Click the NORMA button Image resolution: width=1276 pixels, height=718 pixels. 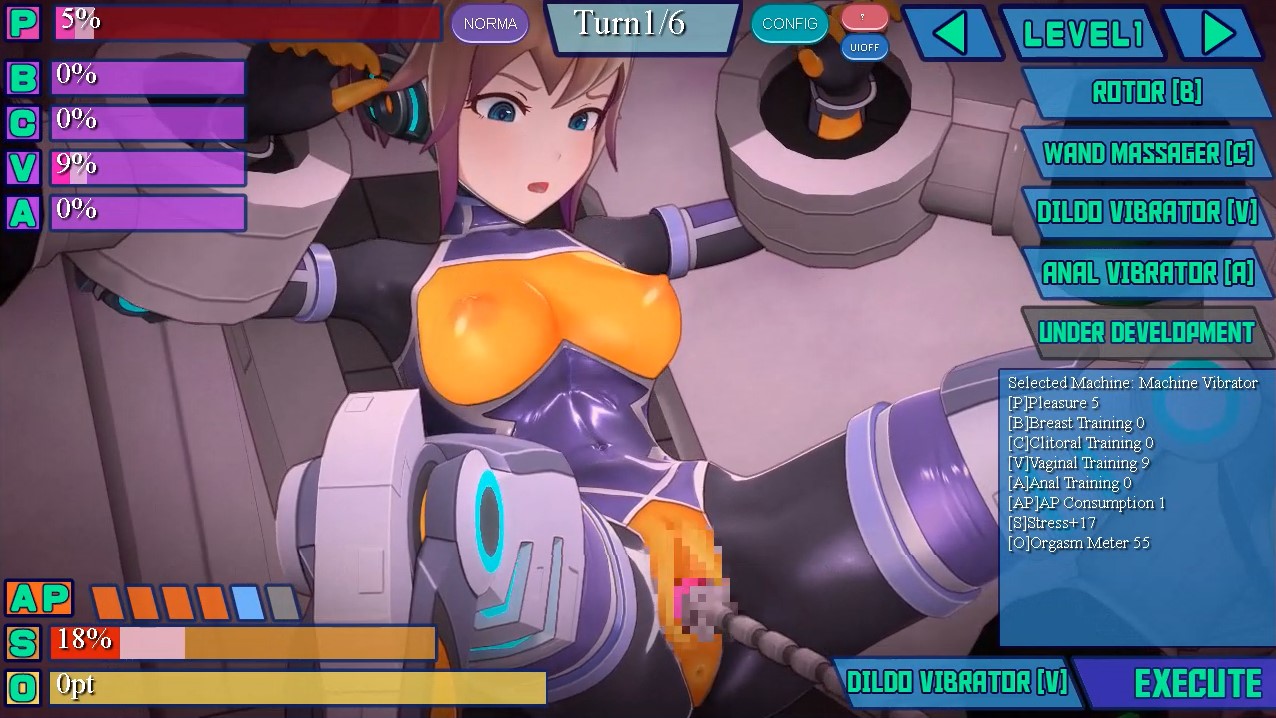tap(490, 24)
